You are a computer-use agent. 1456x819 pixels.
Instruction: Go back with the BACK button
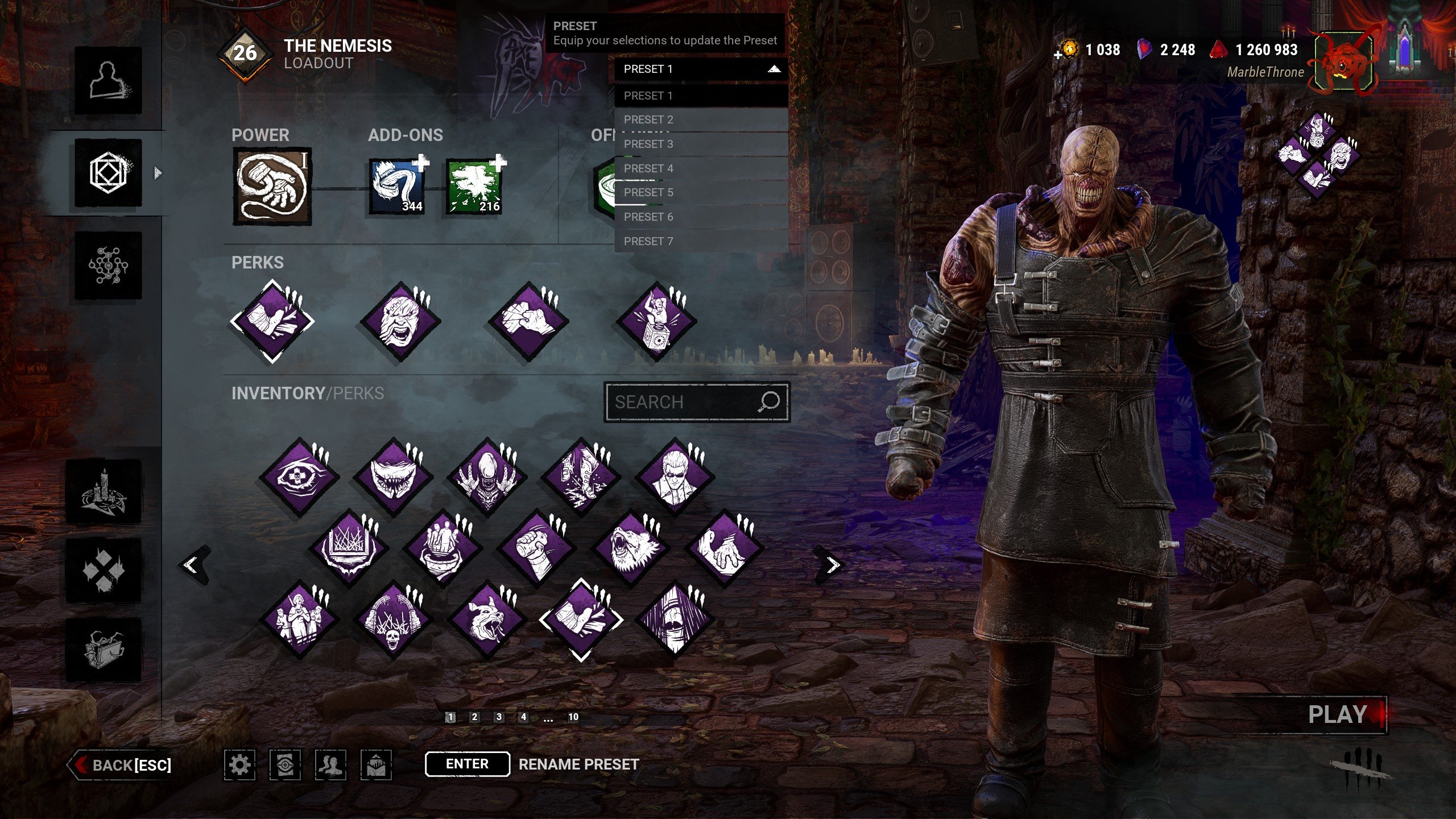point(122,765)
